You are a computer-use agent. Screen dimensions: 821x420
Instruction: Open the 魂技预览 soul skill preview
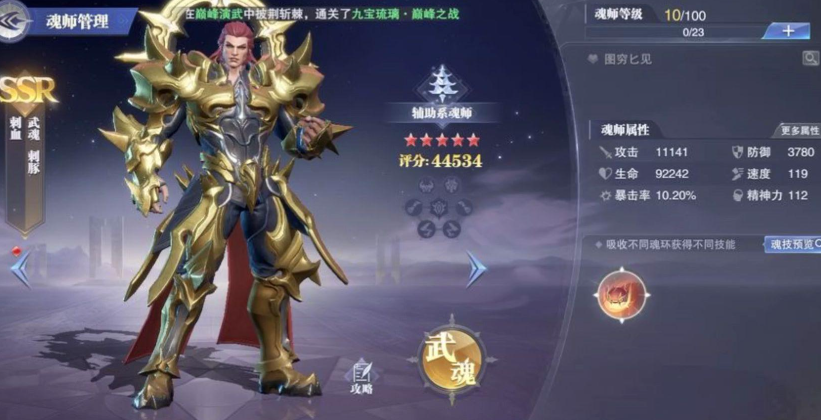click(x=792, y=244)
